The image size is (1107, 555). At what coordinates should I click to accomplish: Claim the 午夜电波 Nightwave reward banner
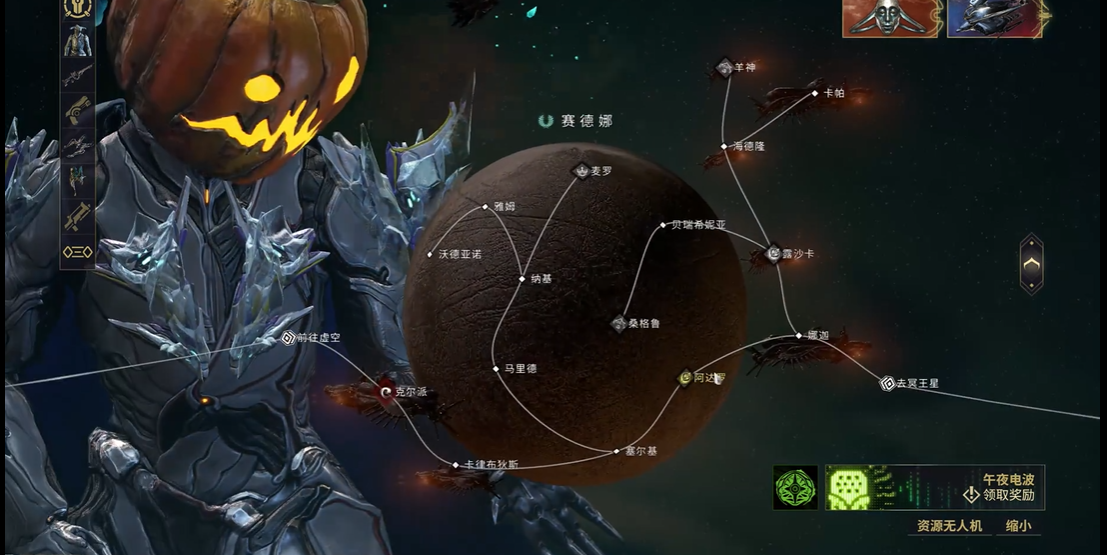pyautogui.click(x=934, y=487)
